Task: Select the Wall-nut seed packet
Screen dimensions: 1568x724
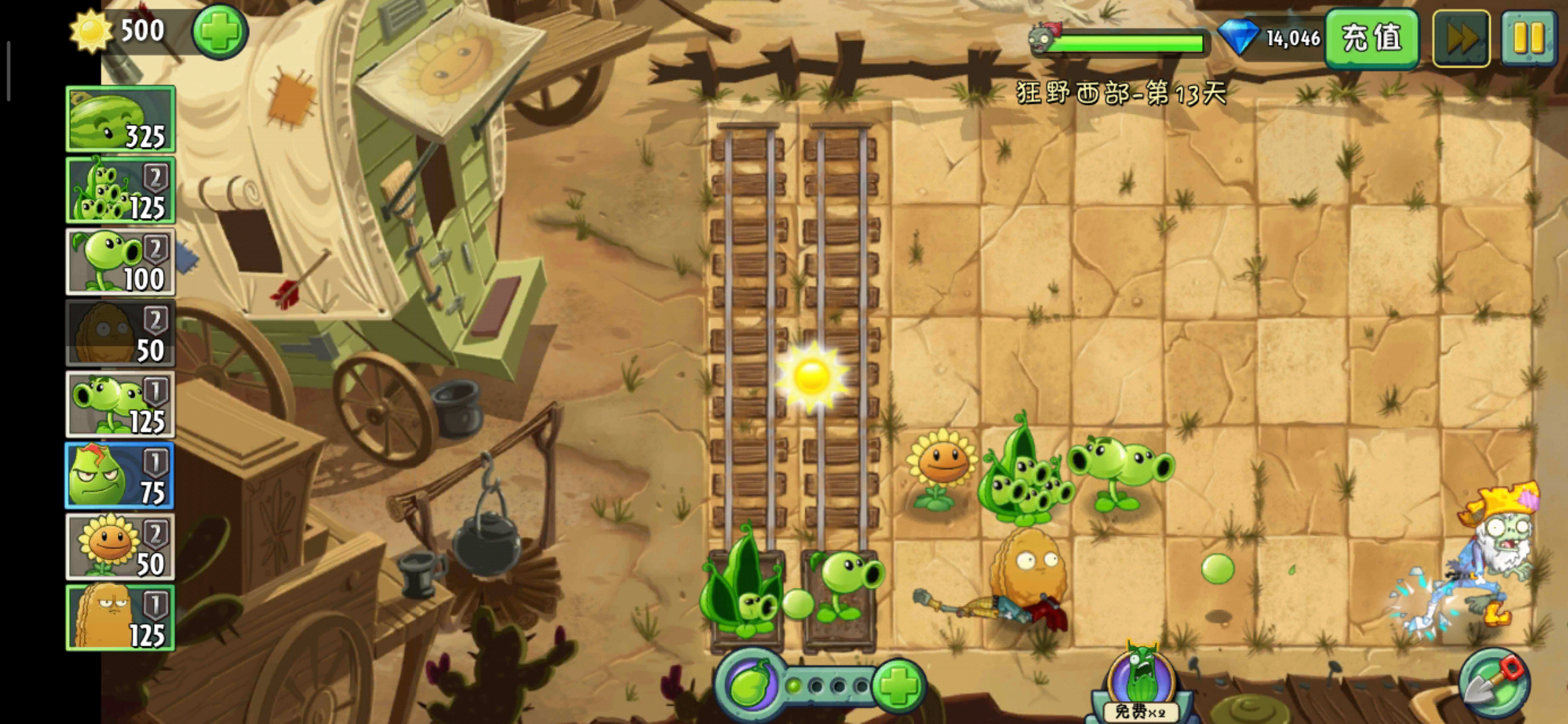Action: (x=121, y=333)
